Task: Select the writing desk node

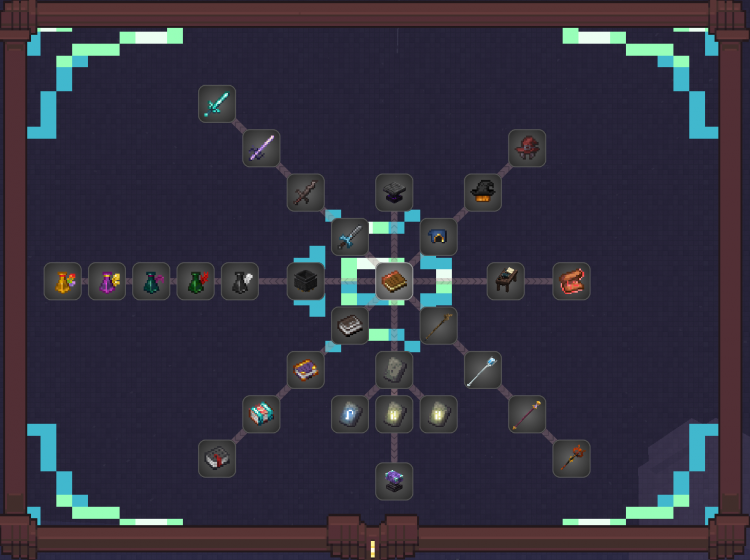Action: (x=505, y=281)
